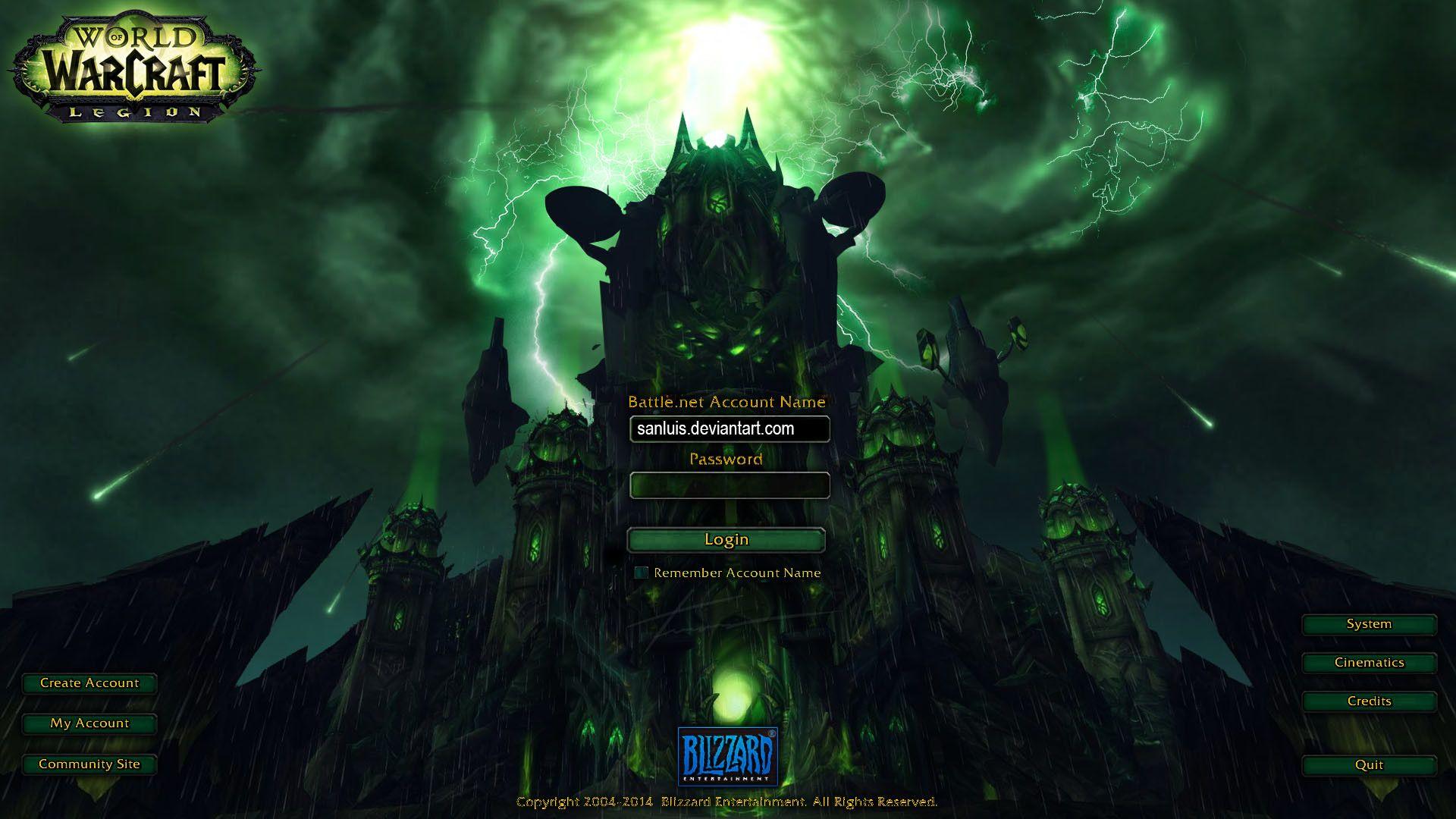
Task: Click the Legion banner beneath the Warcraft logo
Action: click(135, 112)
